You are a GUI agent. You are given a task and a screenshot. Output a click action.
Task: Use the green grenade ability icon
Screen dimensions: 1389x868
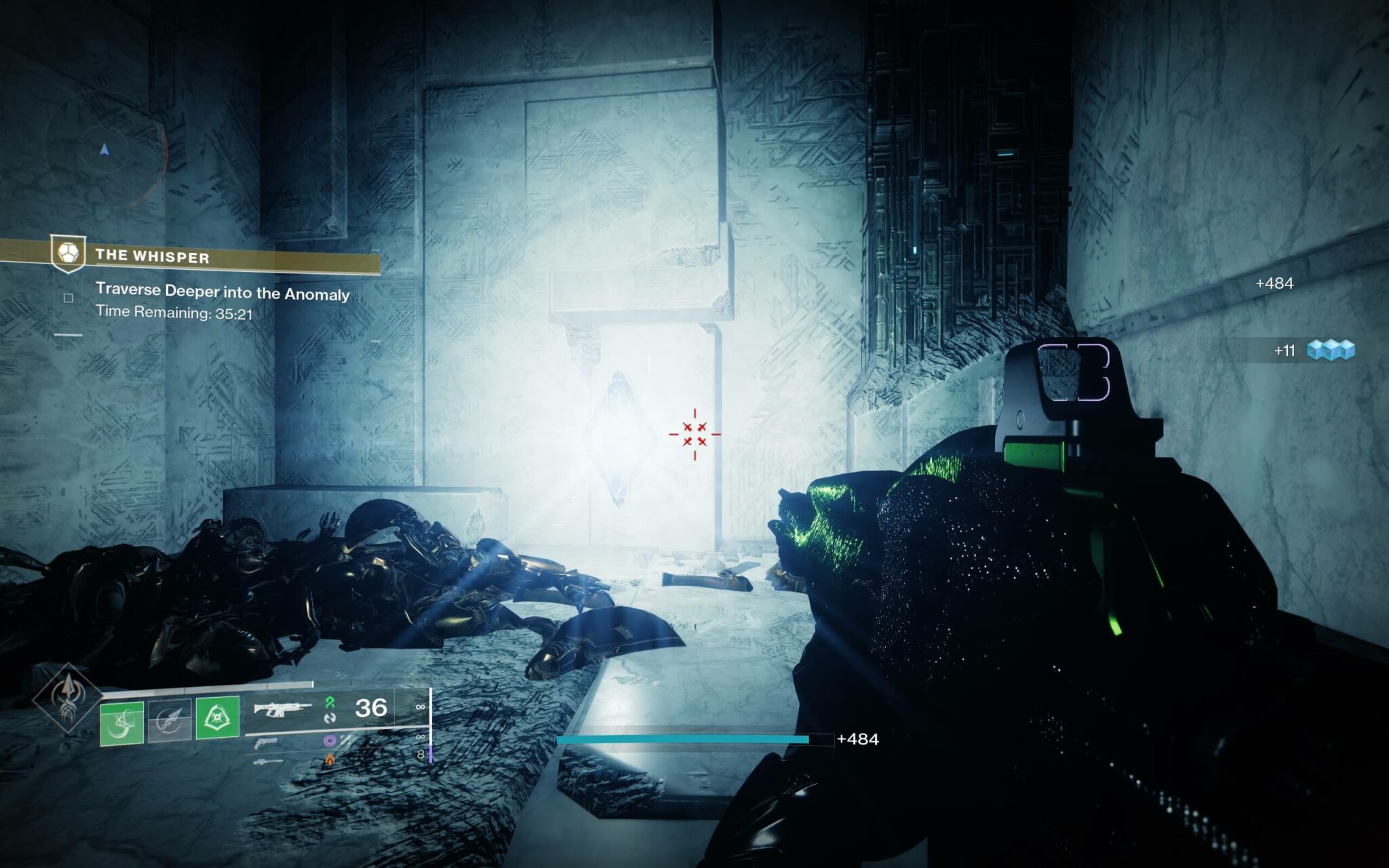tap(122, 723)
